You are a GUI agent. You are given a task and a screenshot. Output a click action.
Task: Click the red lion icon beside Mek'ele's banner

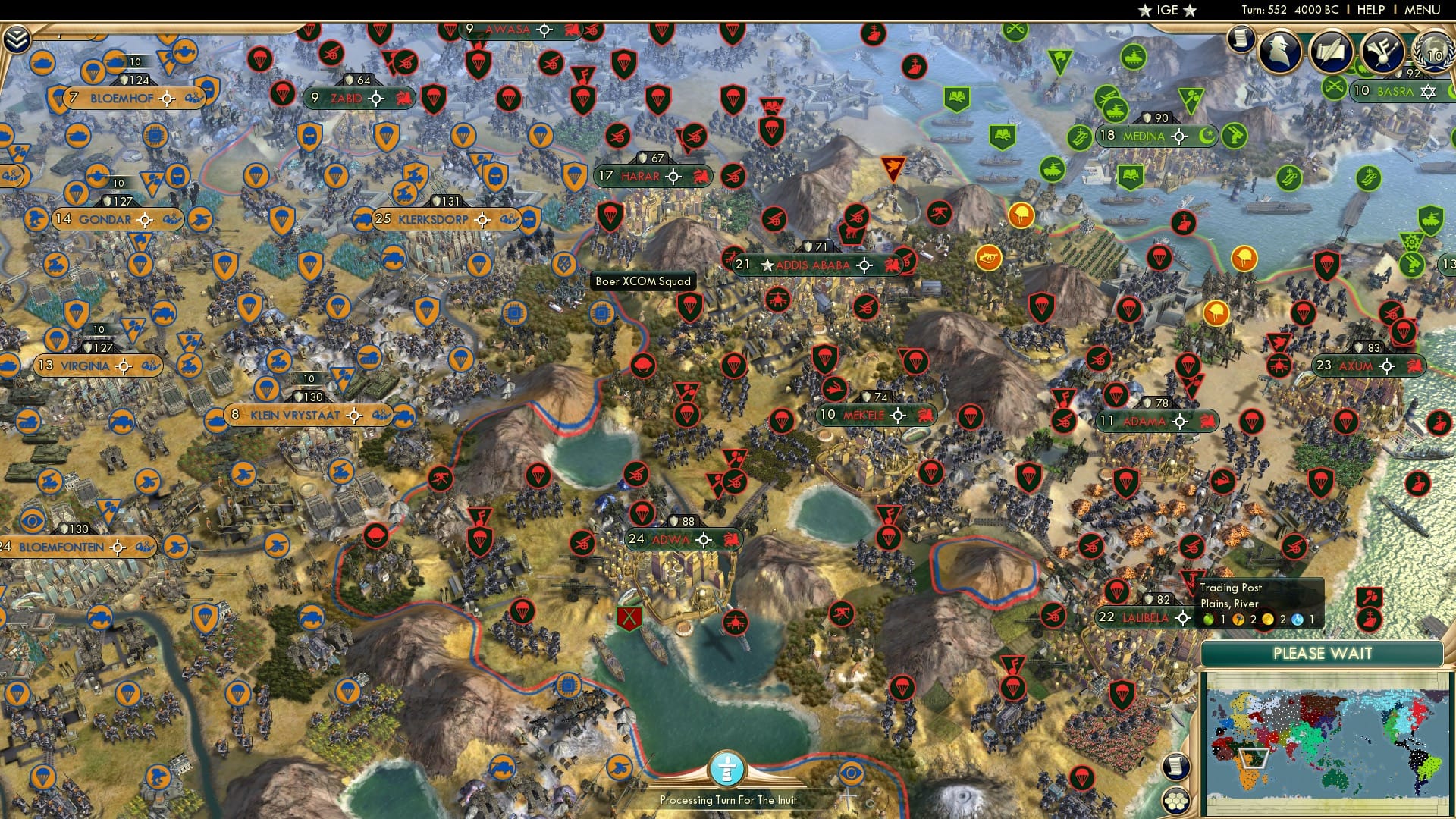tap(927, 415)
